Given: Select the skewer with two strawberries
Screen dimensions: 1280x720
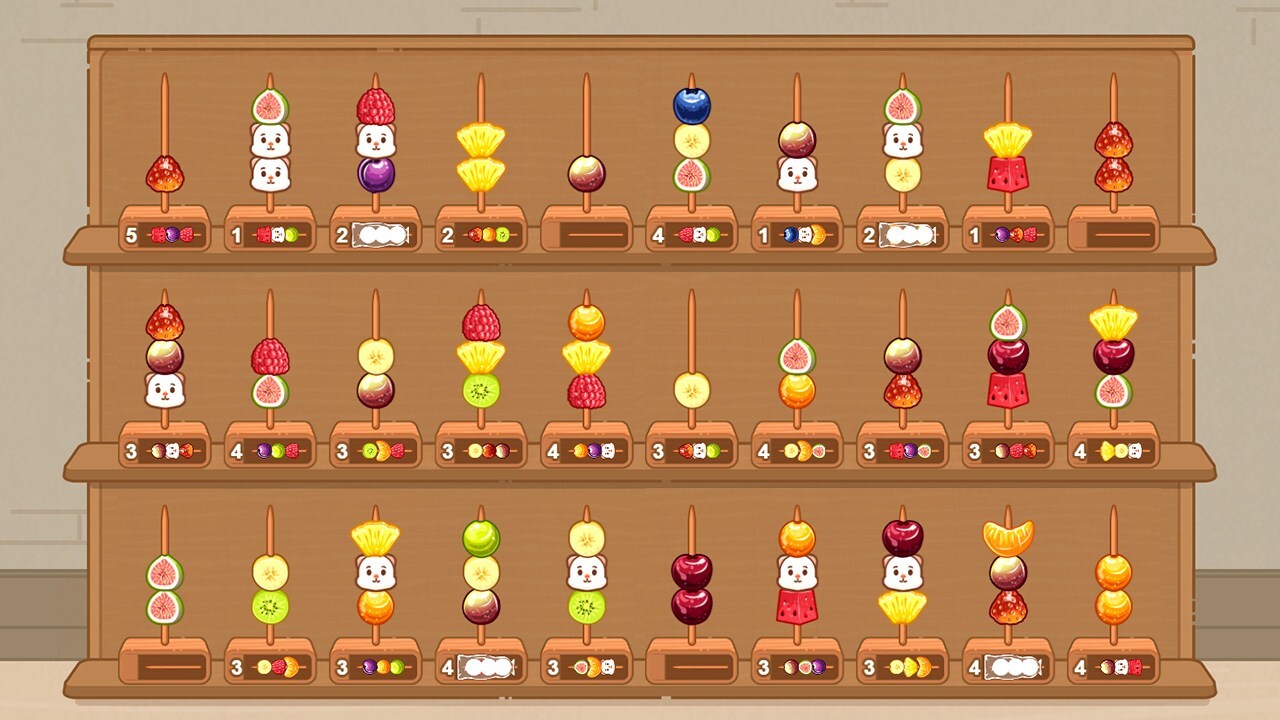Looking at the screenshot, I should [x=1113, y=156].
